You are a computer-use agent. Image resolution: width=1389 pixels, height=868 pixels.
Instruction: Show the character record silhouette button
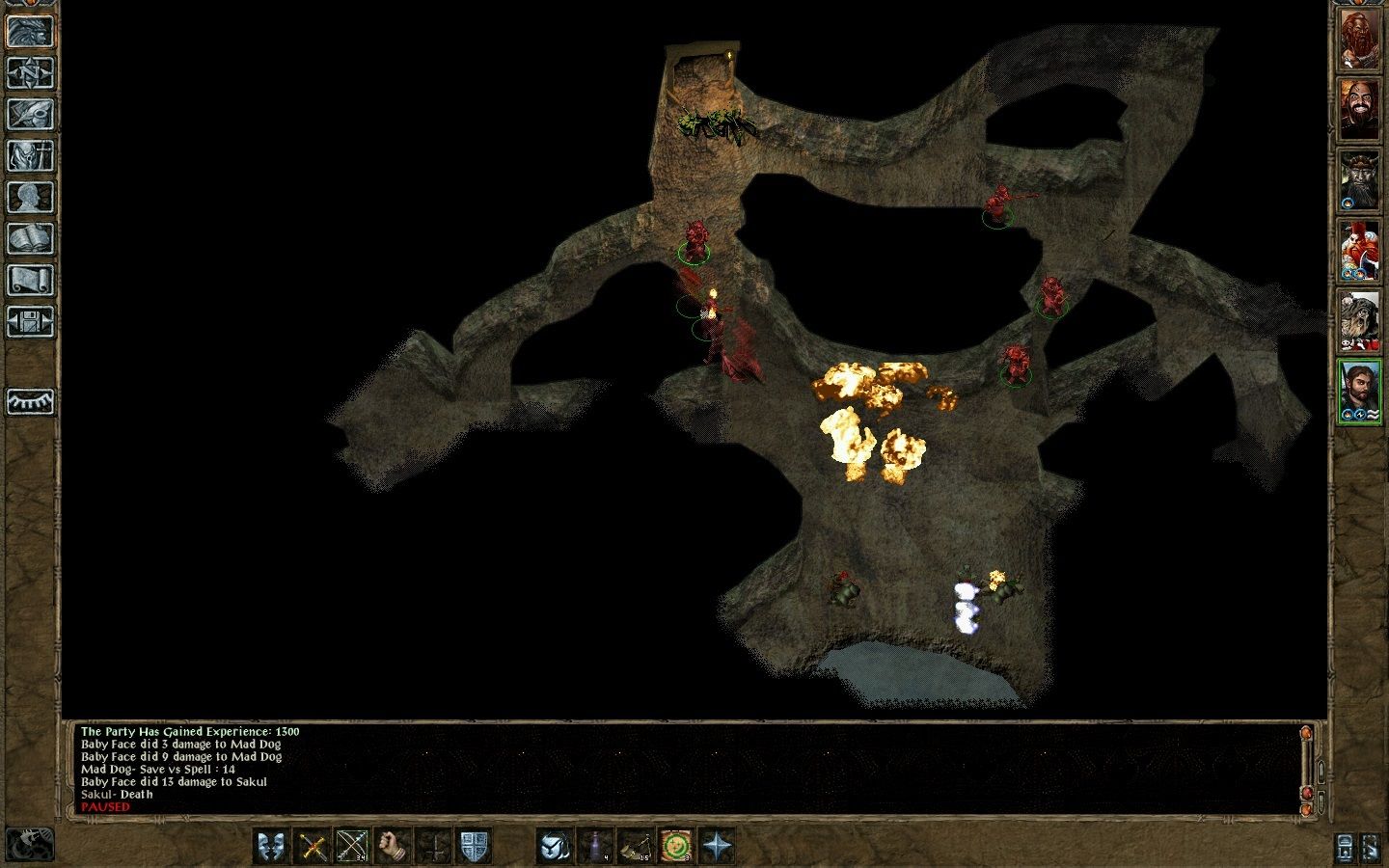pyautogui.click(x=30, y=197)
